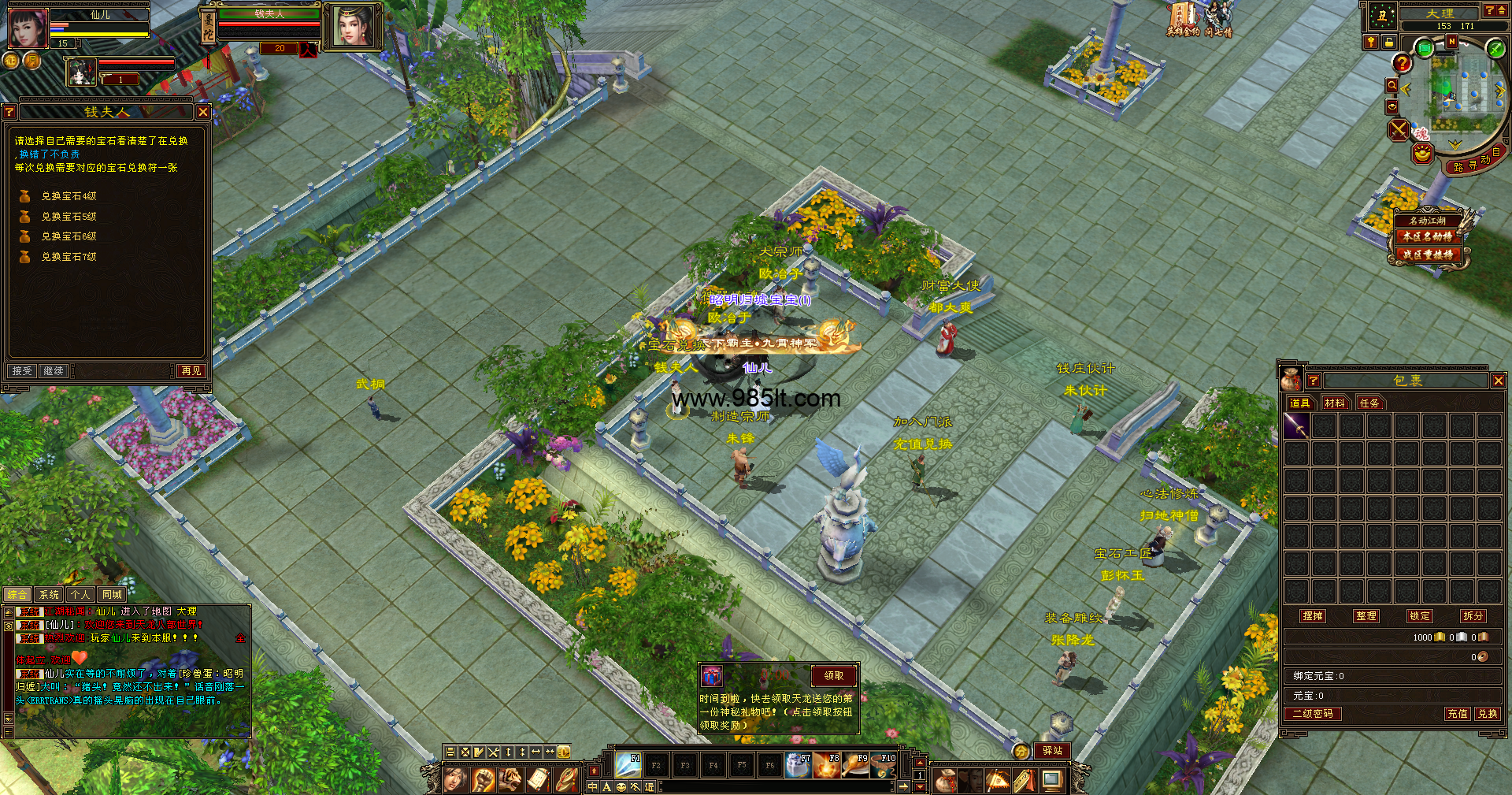Sort the bag with the 整理 button
The width and height of the screenshot is (1512, 795).
pyautogui.click(x=1366, y=616)
